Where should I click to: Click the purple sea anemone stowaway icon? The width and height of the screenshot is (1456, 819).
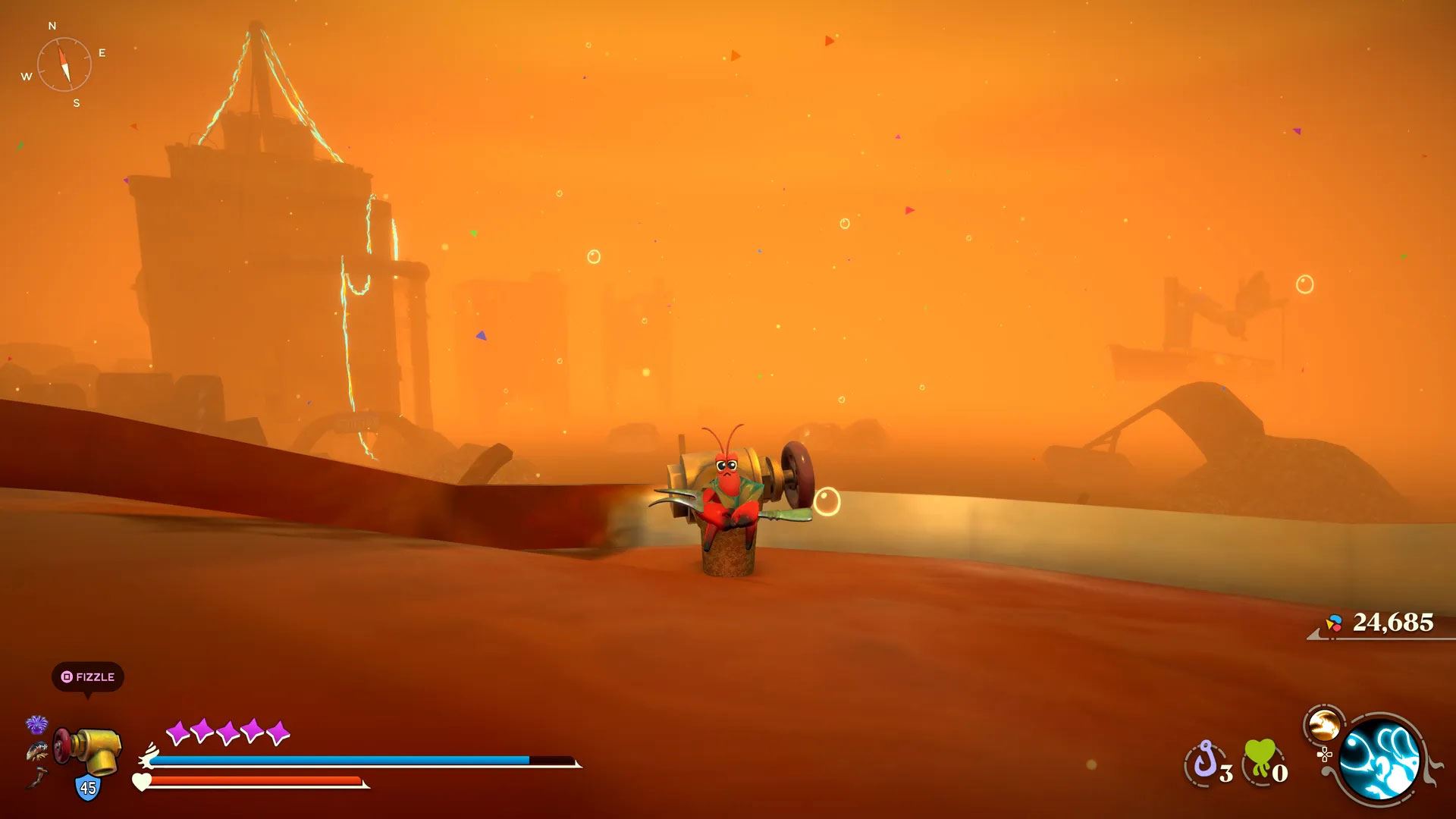point(36,725)
